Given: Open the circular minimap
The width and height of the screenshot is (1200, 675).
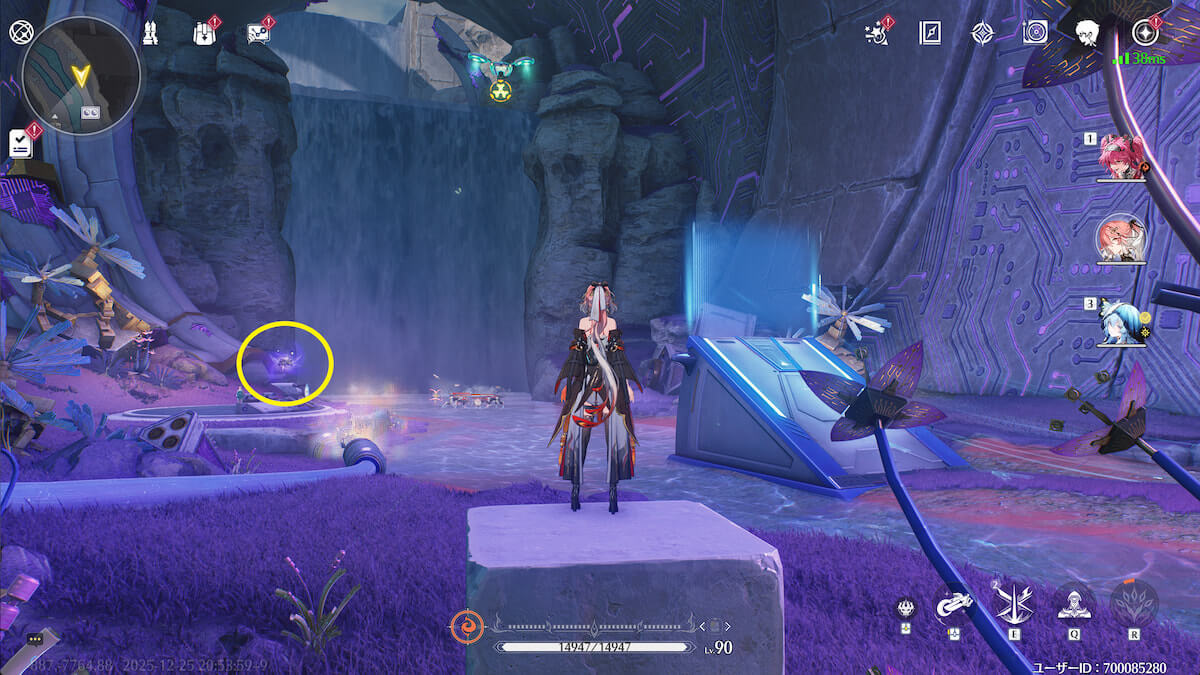Looking at the screenshot, I should coord(81,75).
